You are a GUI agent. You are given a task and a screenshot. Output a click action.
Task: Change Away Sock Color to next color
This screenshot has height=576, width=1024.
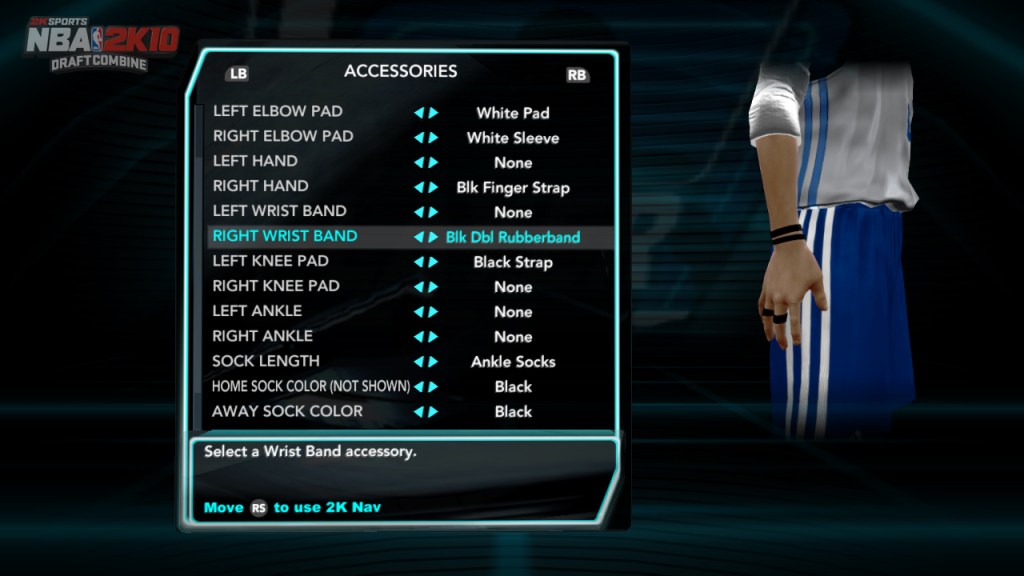(434, 412)
